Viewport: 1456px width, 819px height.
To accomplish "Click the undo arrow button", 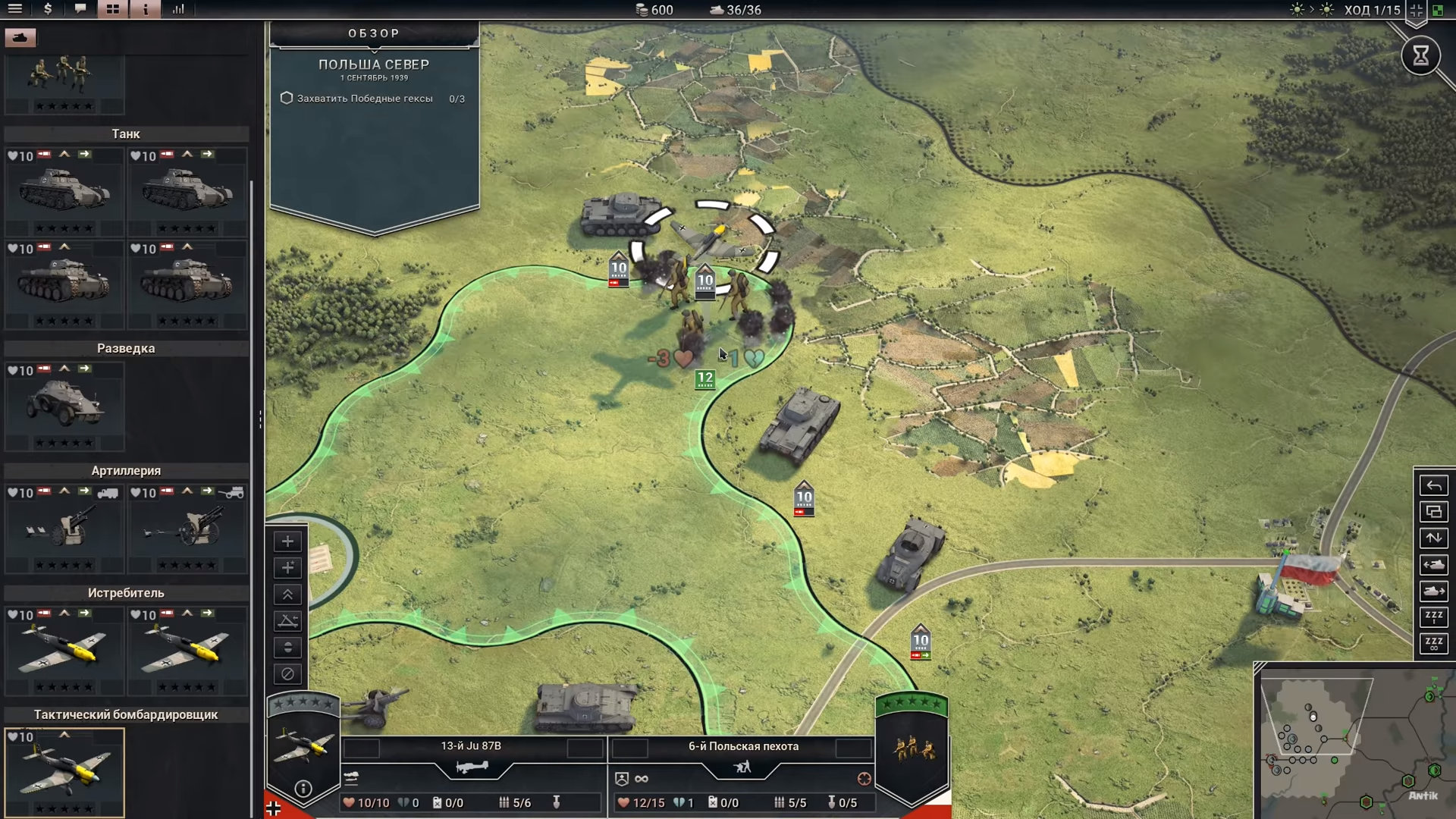I will pyautogui.click(x=1433, y=486).
